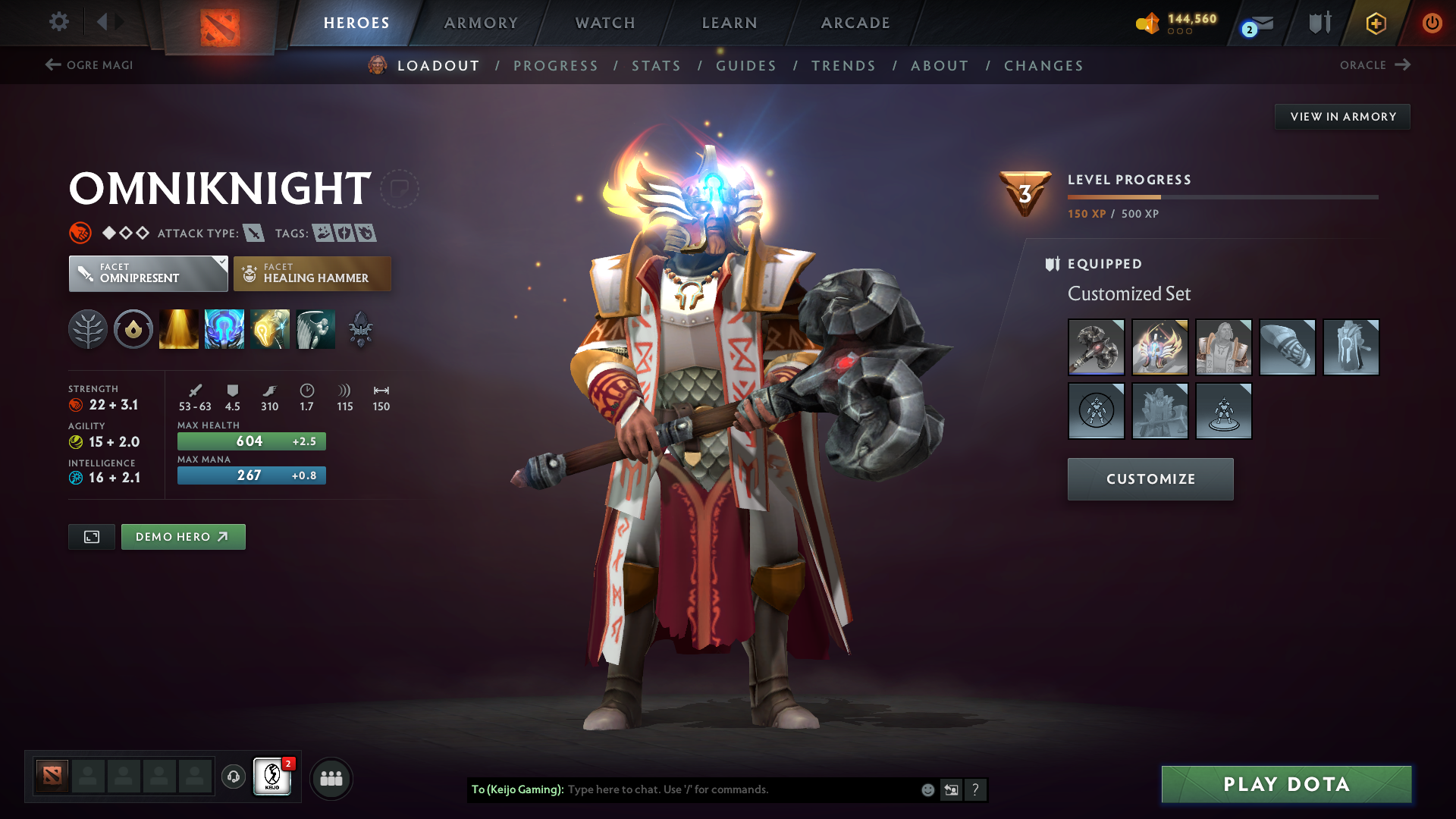Screen dimensions: 1456x819
Task: Open the Armory menu
Action: click(481, 23)
